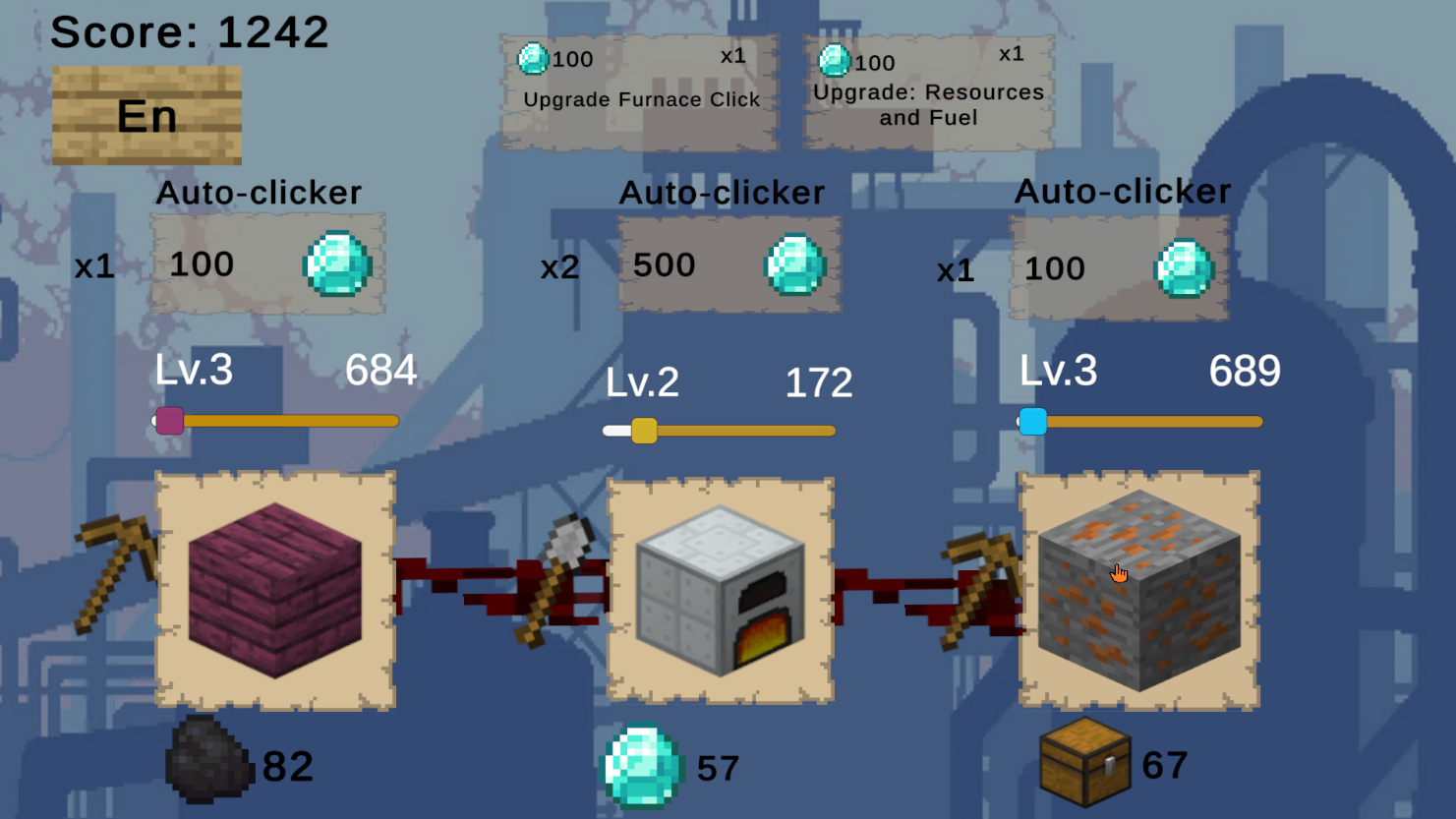Click the yellow slider handle under Lv.2
The height and width of the screenshot is (819, 1456).
(646, 430)
